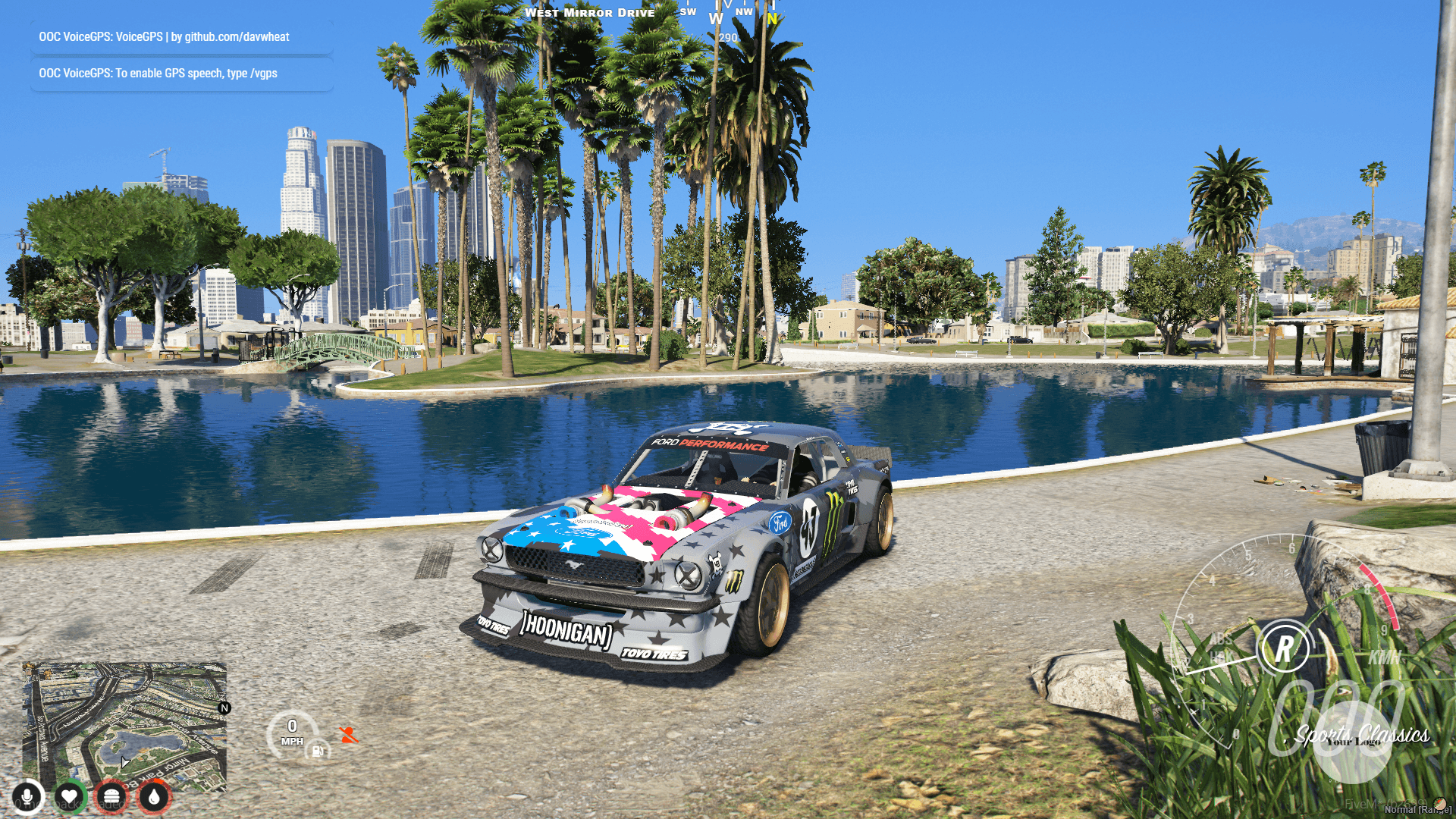Screen dimensions: 1456x819
Task: Click the ABS indicator on the tachometer
Action: (1222, 639)
